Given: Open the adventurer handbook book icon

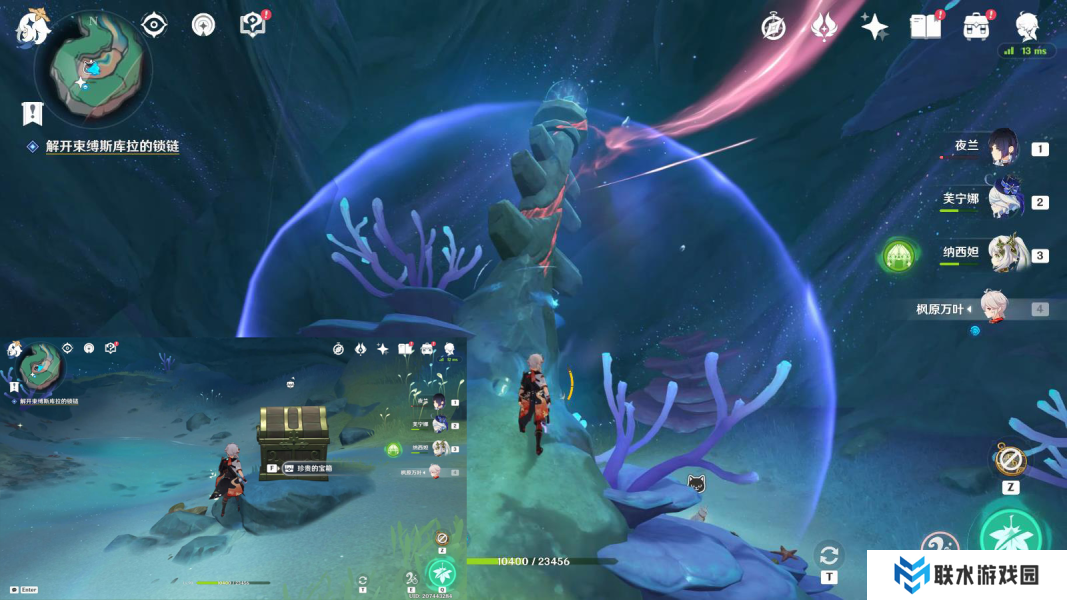Looking at the screenshot, I should [926, 27].
